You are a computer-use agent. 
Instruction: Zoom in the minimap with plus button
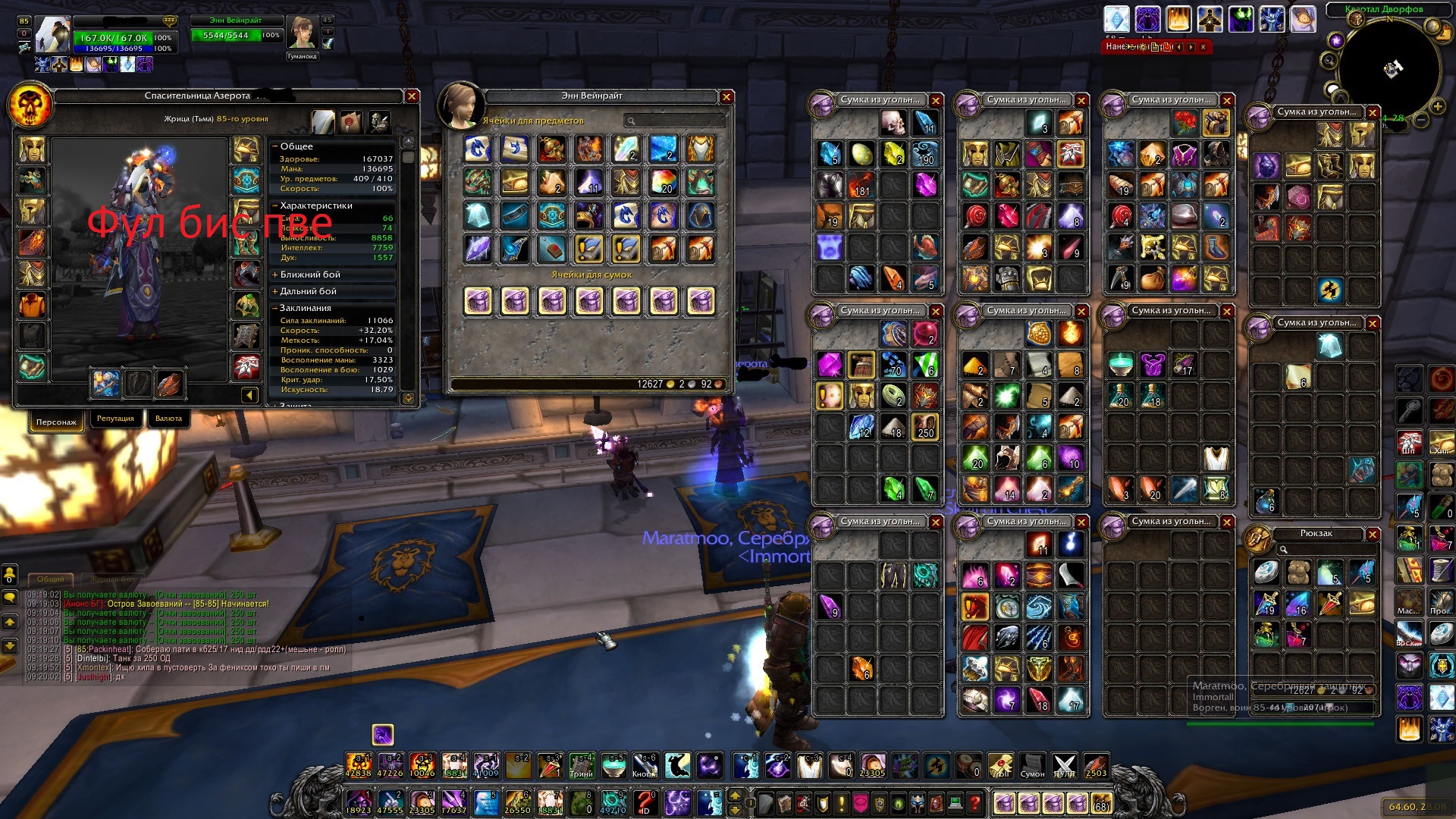click(x=1437, y=106)
